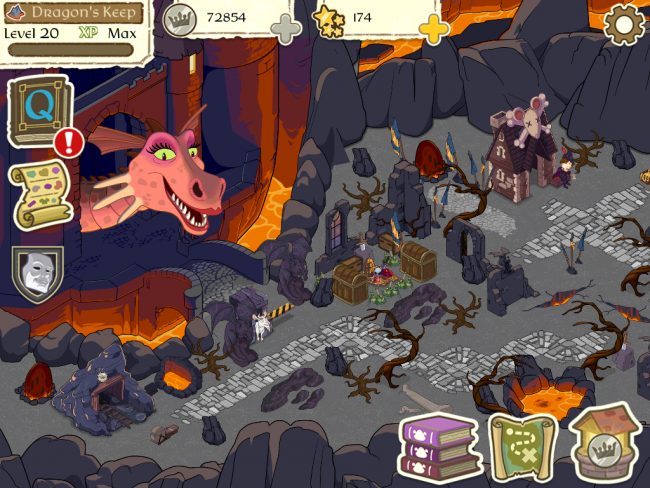
Task: Open the purple book stack
Action: pyautogui.click(x=438, y=447)
